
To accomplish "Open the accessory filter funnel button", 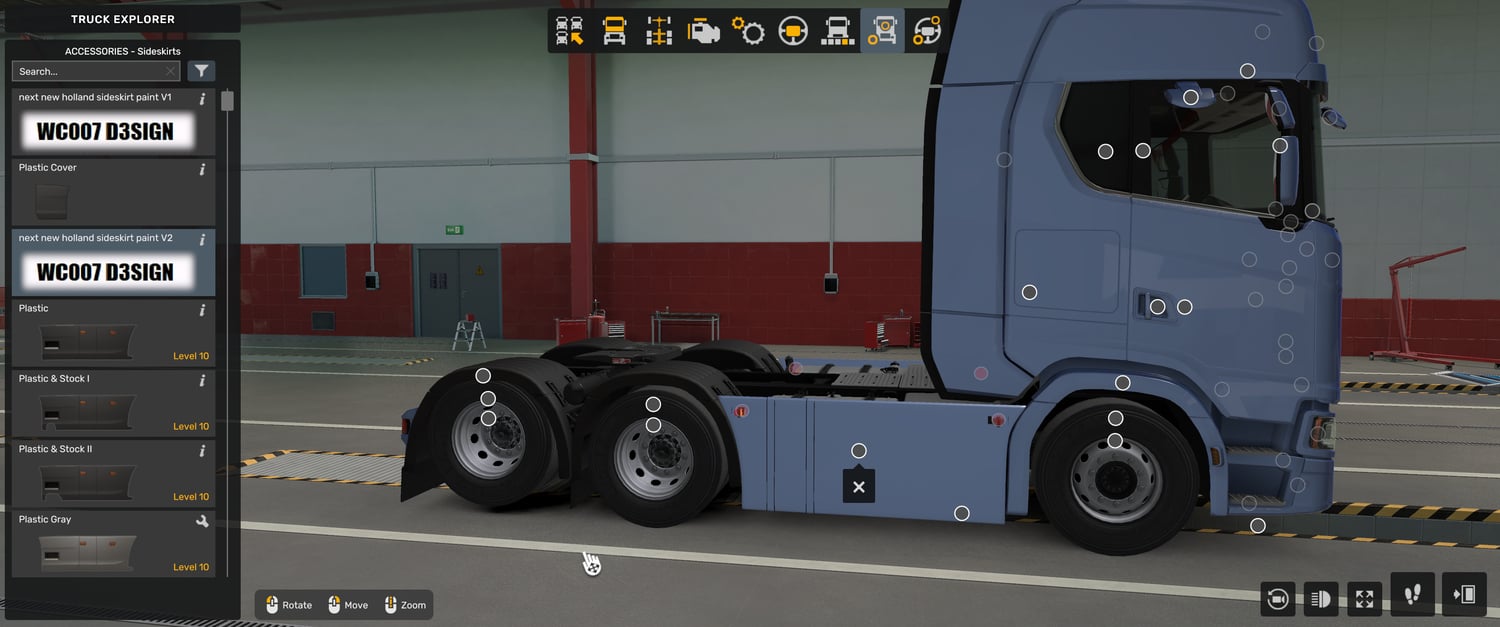I will coord(201,71).
